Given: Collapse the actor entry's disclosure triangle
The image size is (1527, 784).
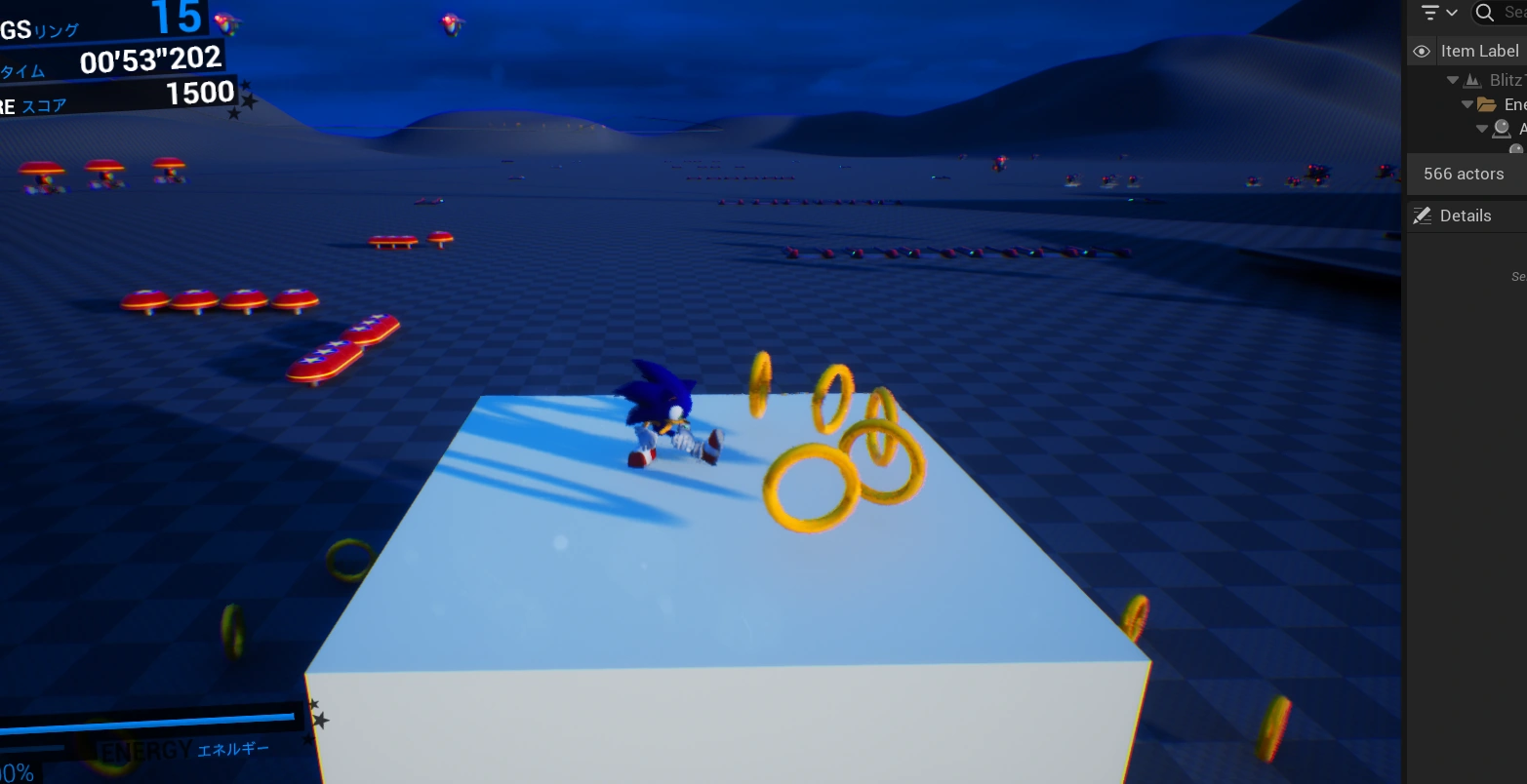Looking at the screenshot, I should point(1482,128).
